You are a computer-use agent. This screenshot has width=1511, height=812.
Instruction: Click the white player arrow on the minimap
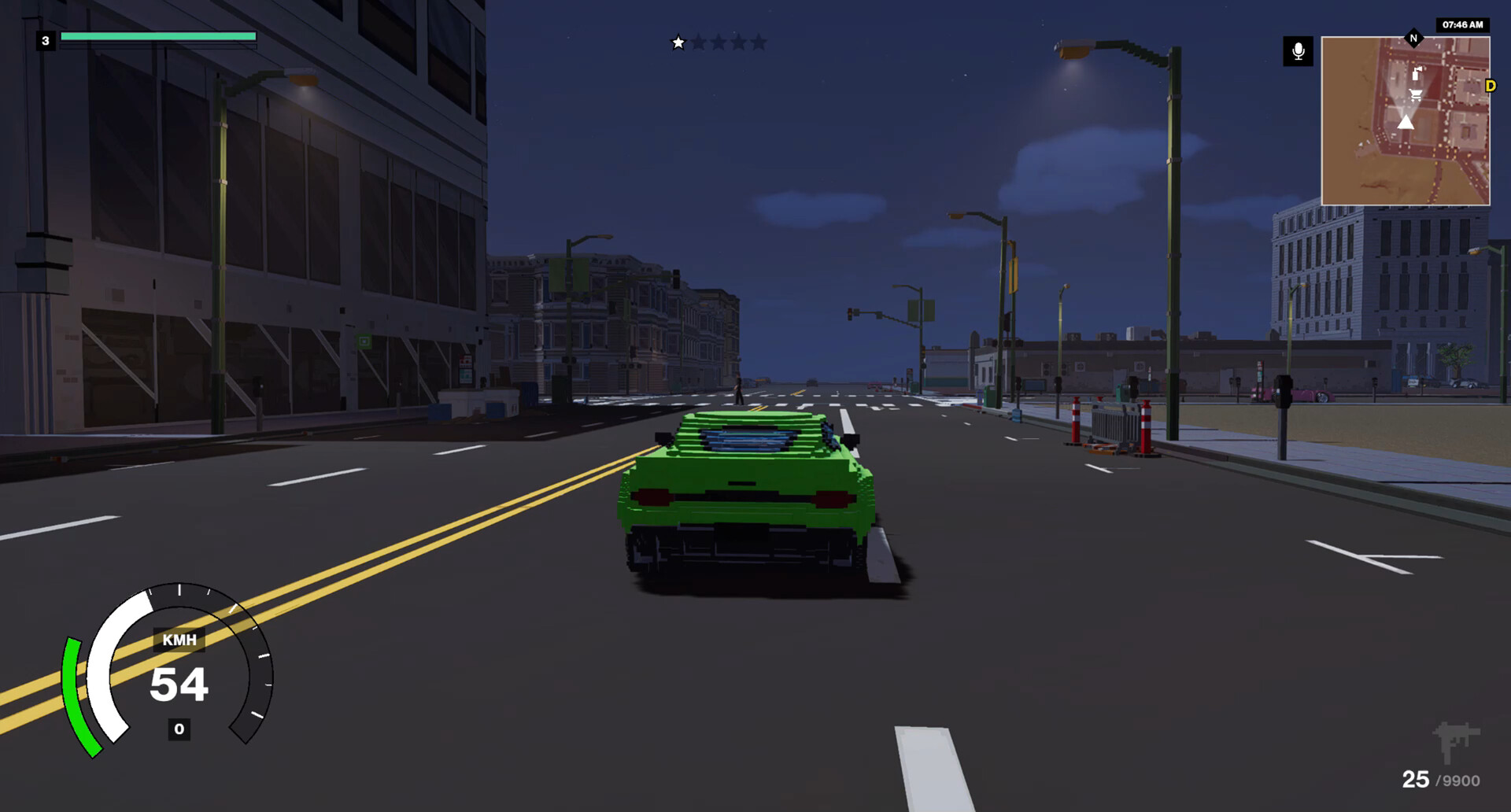[1406, 123]
